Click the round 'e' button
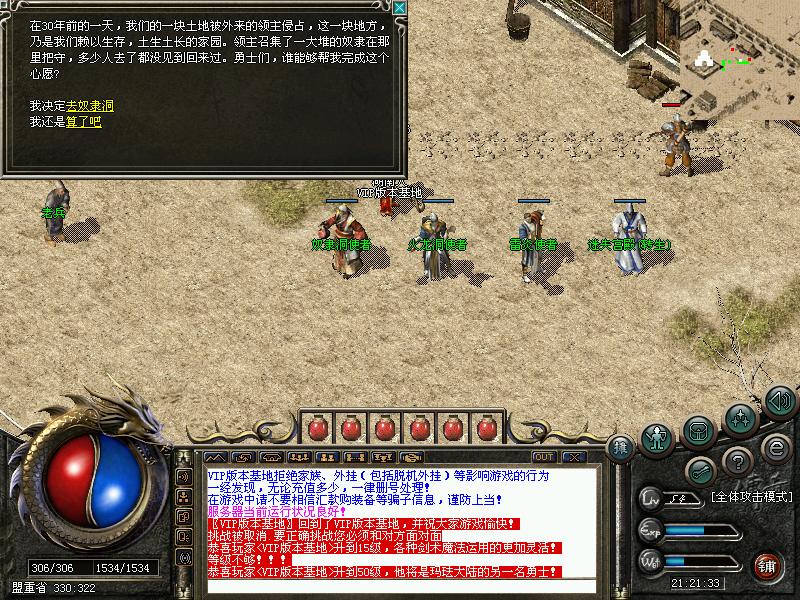 click(775, 447)
